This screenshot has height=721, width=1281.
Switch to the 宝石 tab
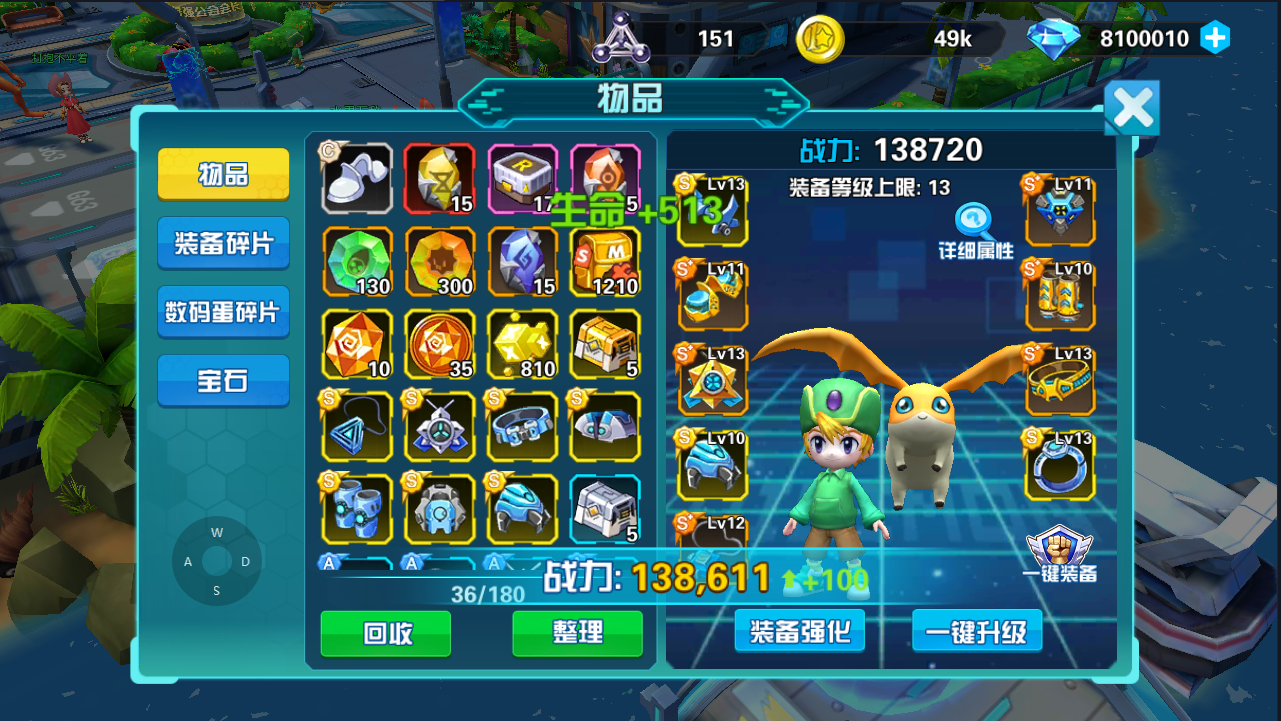222,380
